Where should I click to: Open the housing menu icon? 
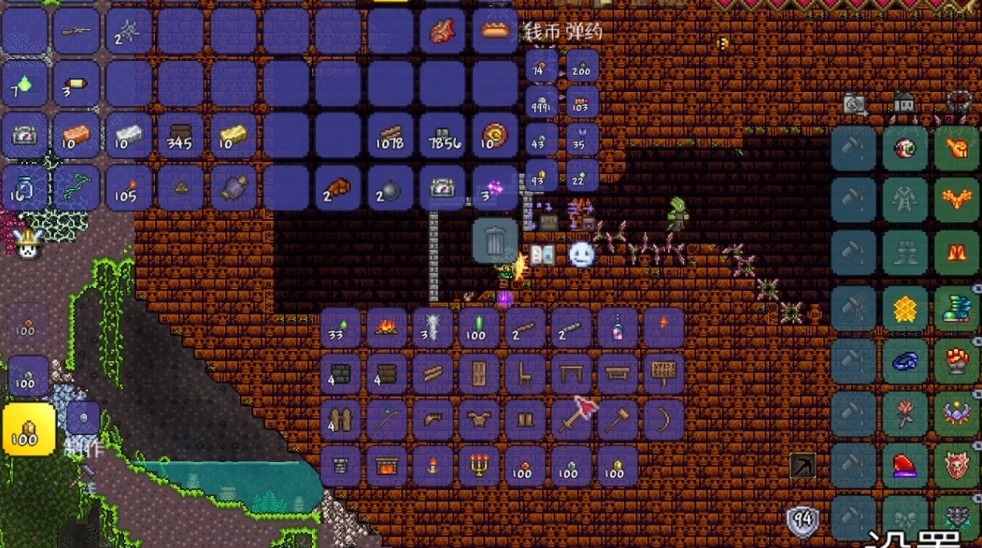905,103
